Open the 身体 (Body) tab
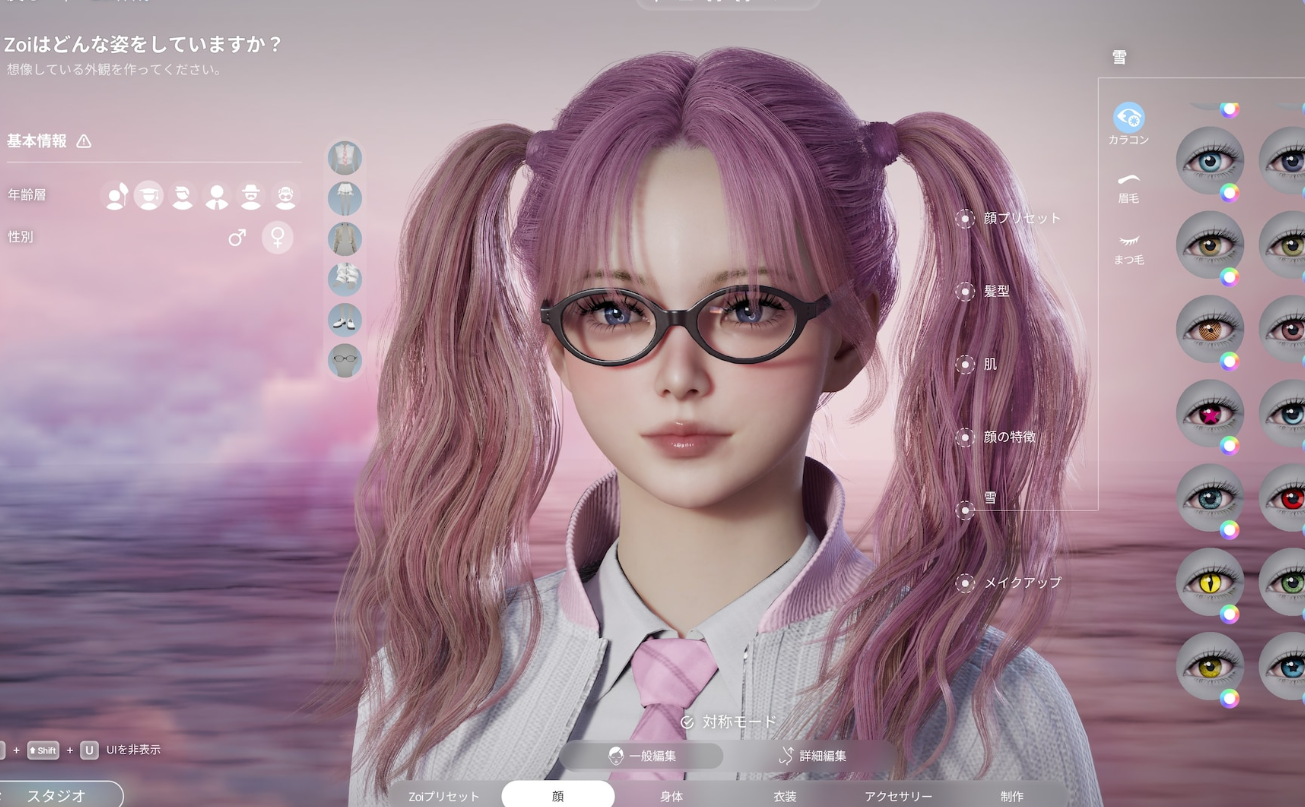This screenshot has width=1305, height=807. 671,796
